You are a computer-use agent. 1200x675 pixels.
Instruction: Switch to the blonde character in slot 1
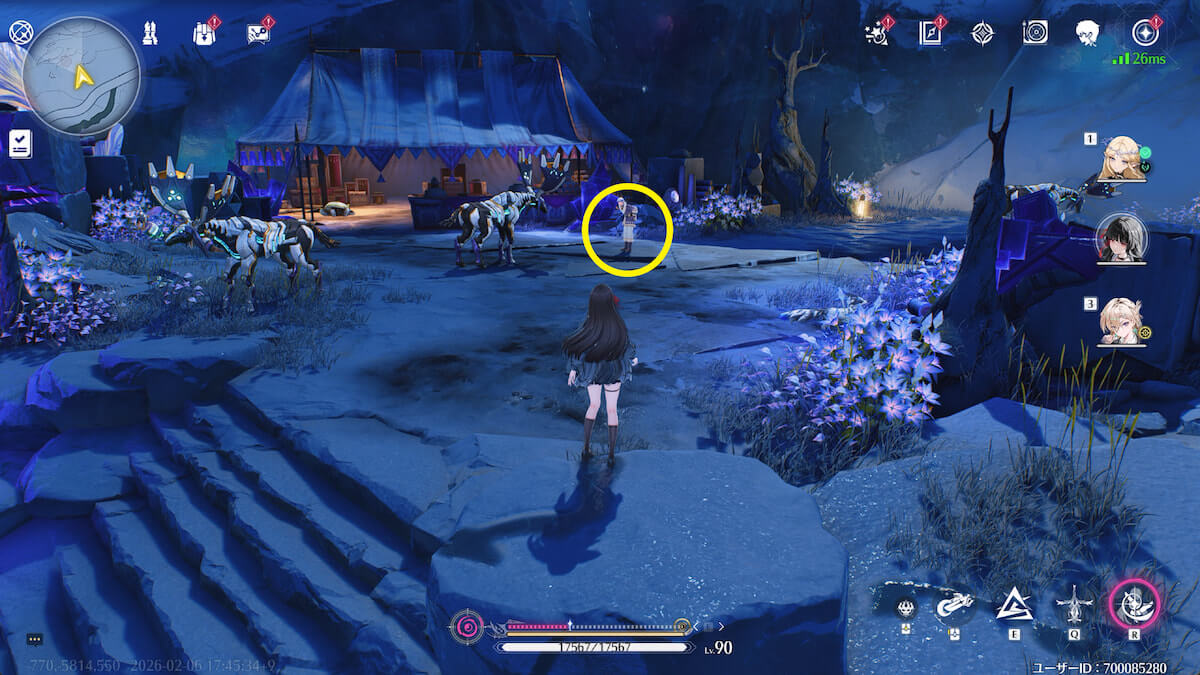[1121, 159]
